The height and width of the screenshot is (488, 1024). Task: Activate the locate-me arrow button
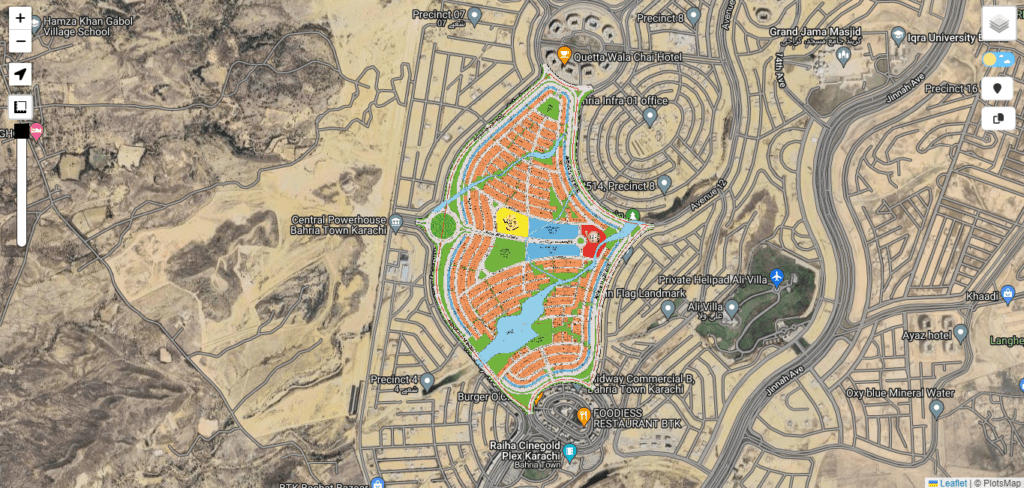pos(20,74)
